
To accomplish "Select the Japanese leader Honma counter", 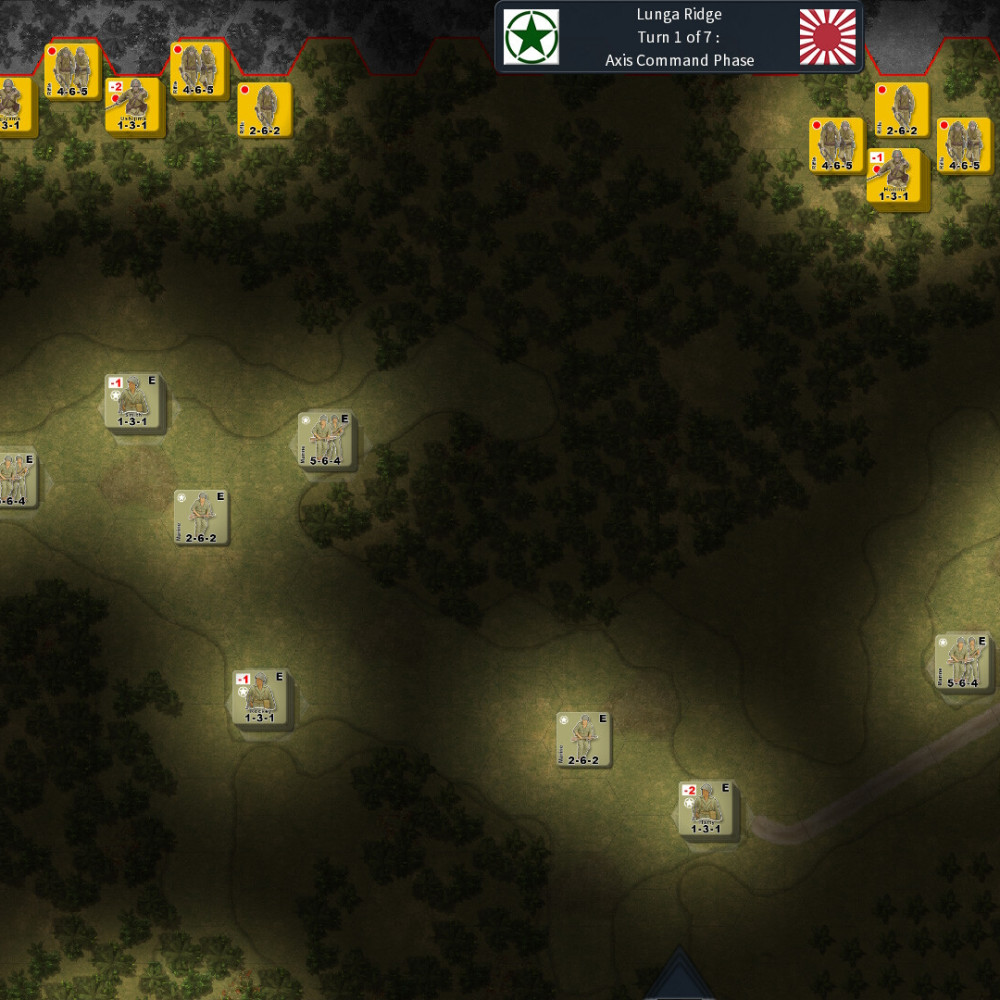I will [x=893, y=176].
